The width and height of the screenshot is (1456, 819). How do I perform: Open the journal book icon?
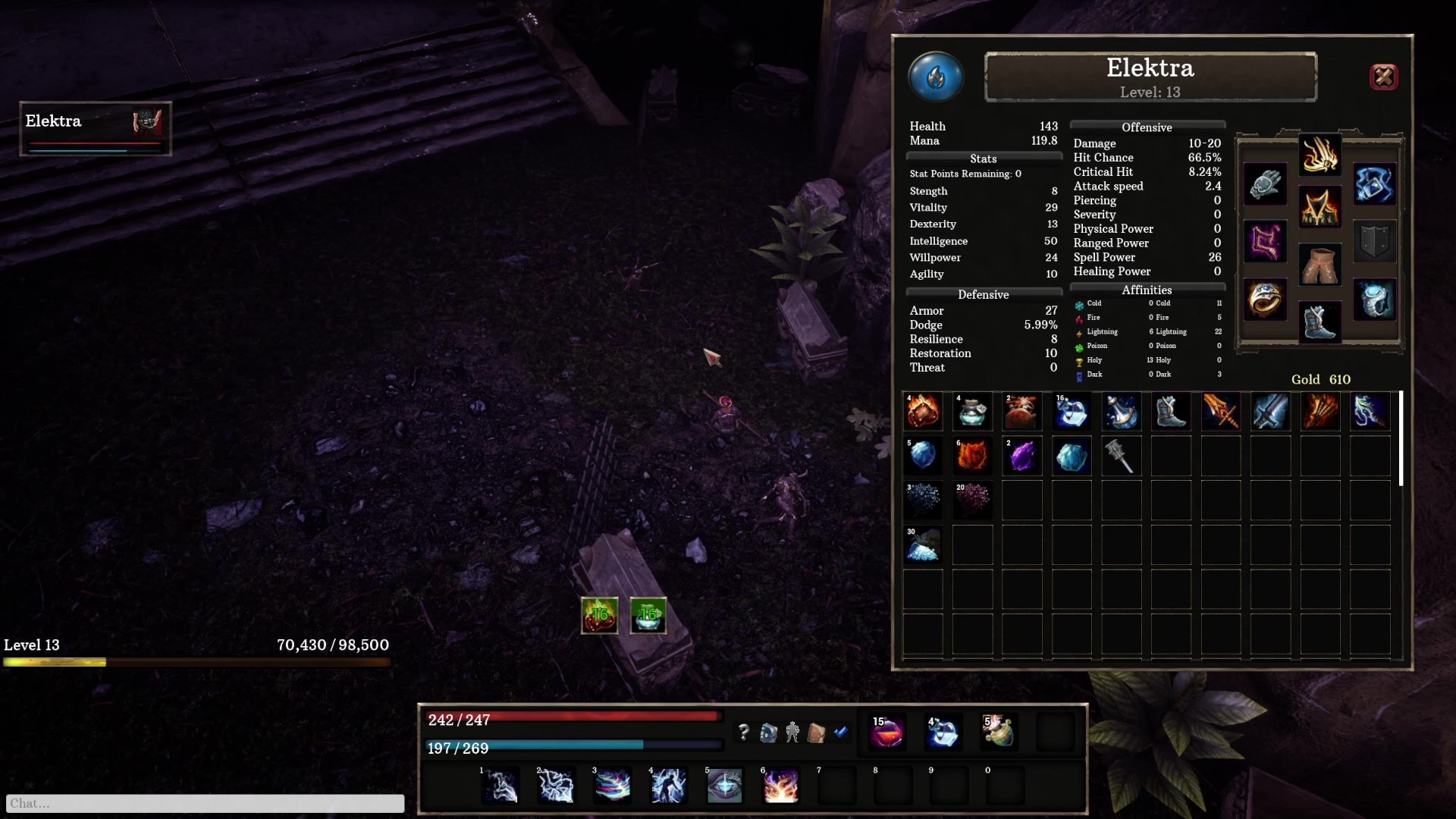click(x=817, y=733)
